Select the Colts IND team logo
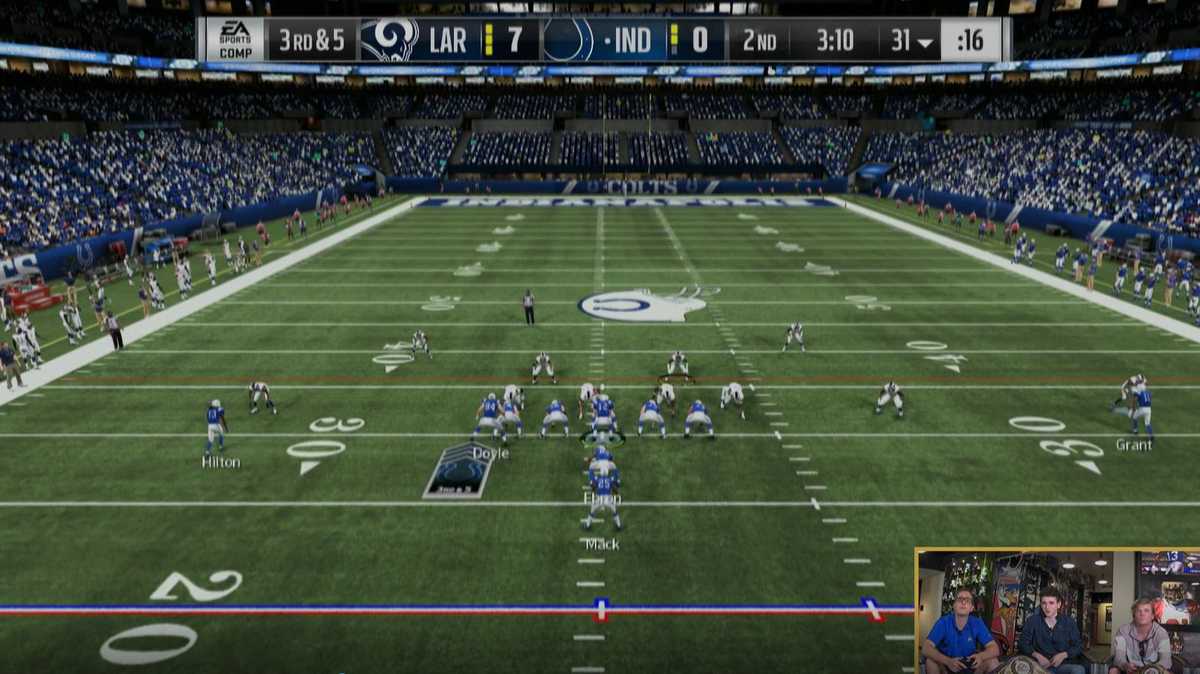The height and width of the screenshot is (674, 1200). click(x=568, y=40)
